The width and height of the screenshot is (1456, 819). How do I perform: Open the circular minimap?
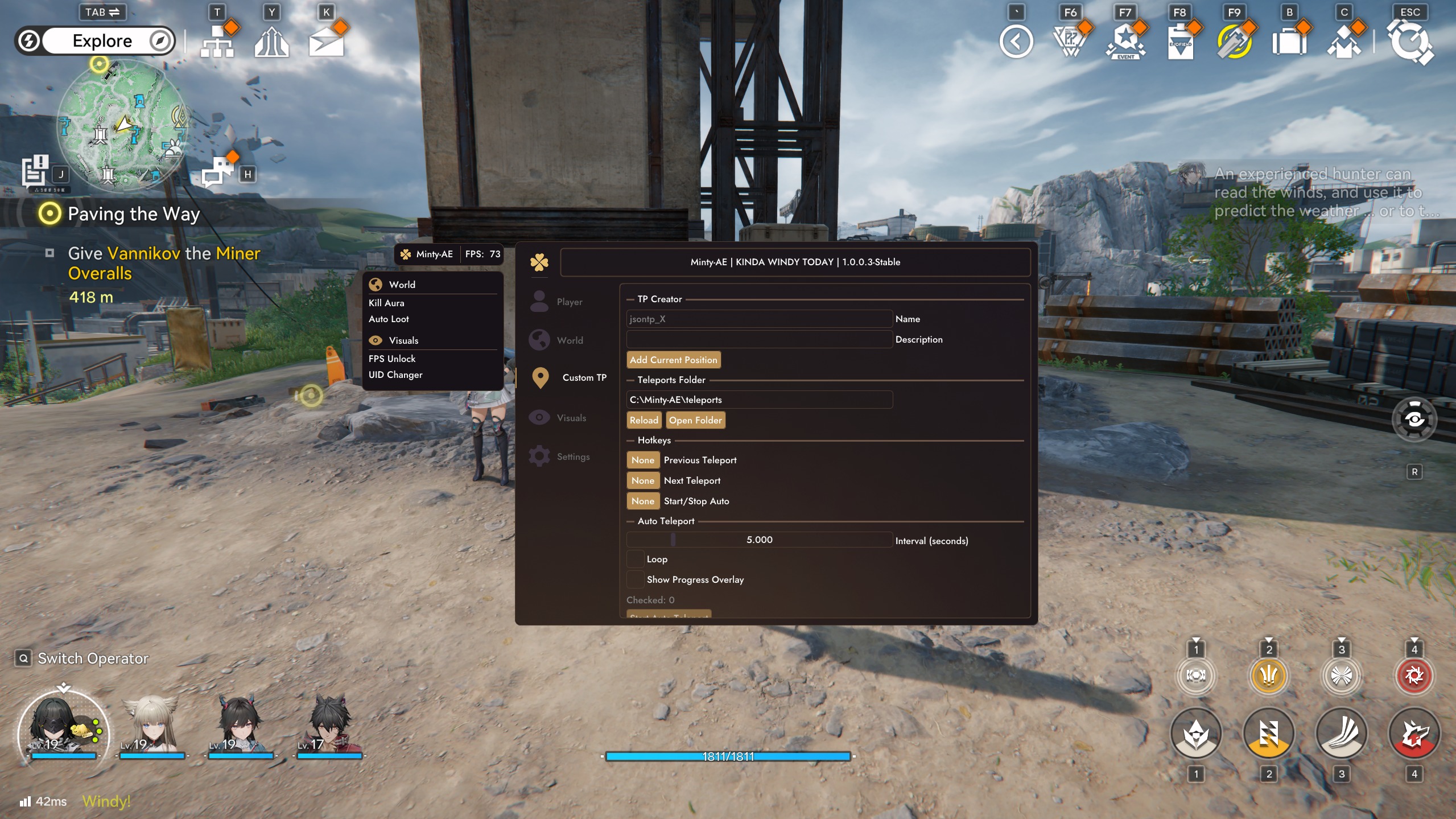[121, 126]
